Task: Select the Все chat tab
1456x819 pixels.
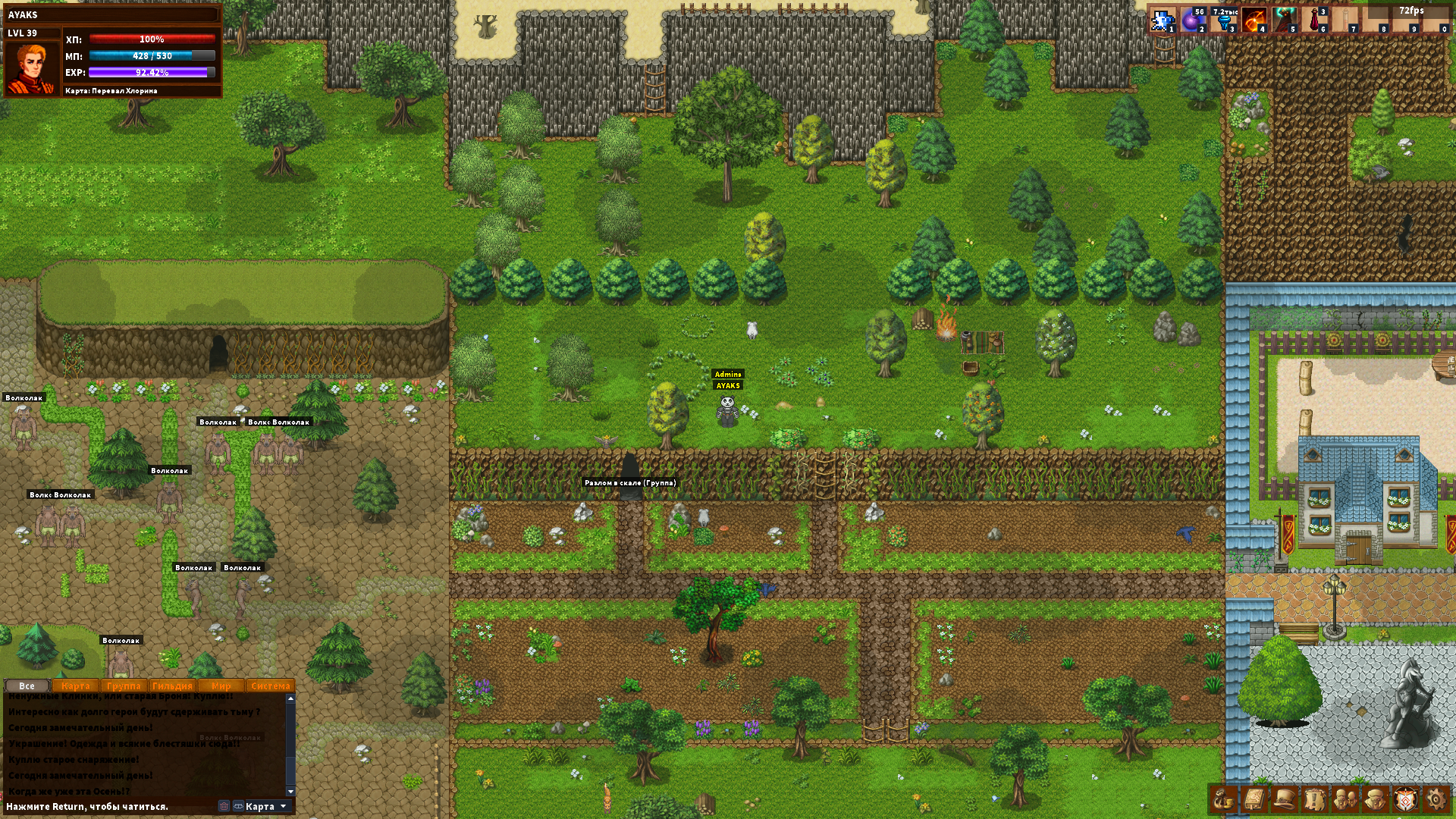Action: 27,686
